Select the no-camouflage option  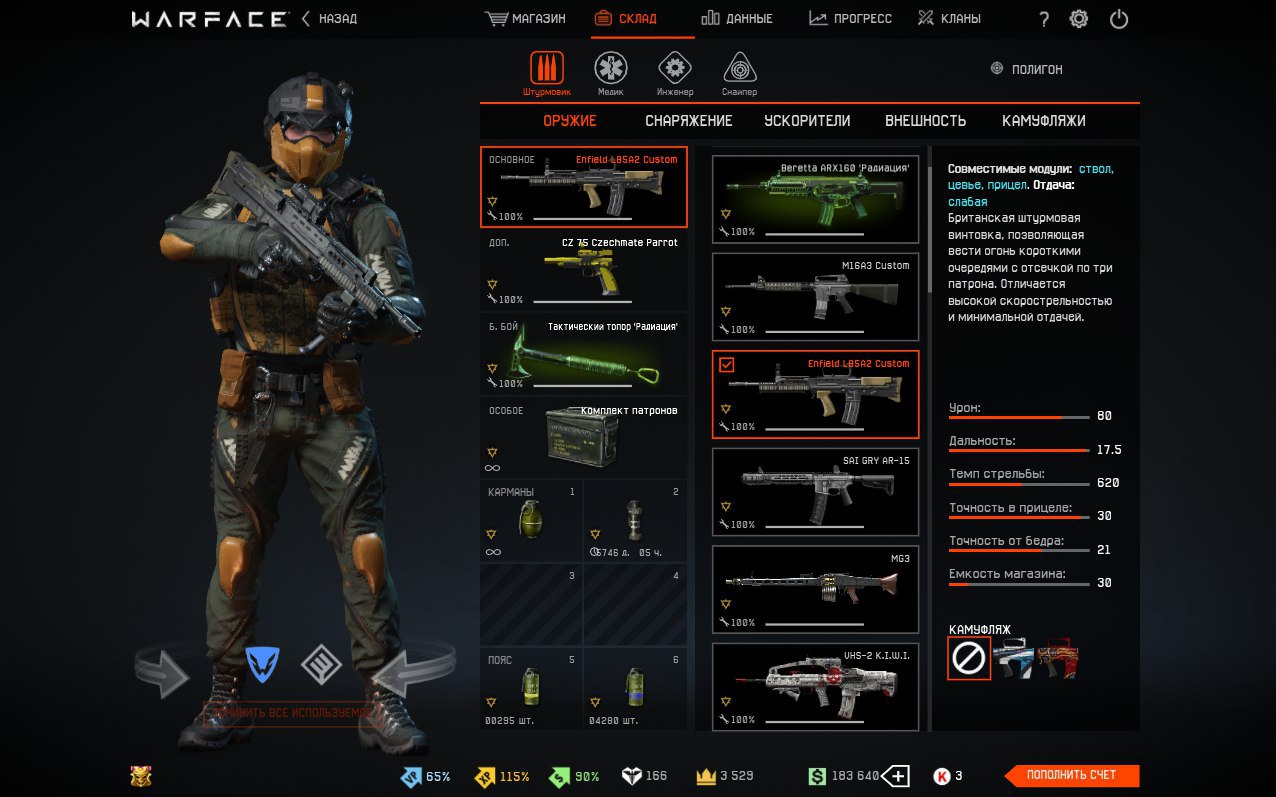(x=969, y=658)
